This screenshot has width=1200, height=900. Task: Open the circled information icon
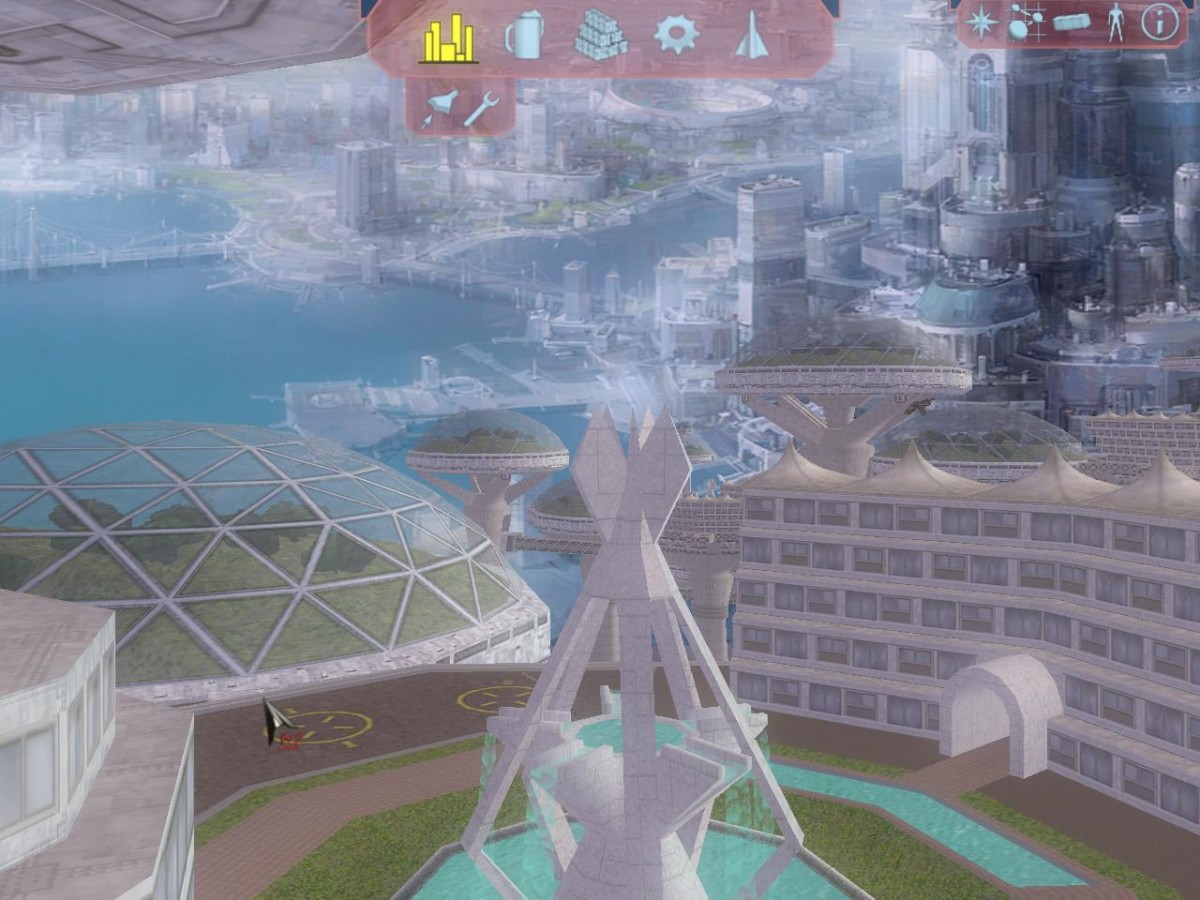pyautogui.click(x=1160, y=22)
